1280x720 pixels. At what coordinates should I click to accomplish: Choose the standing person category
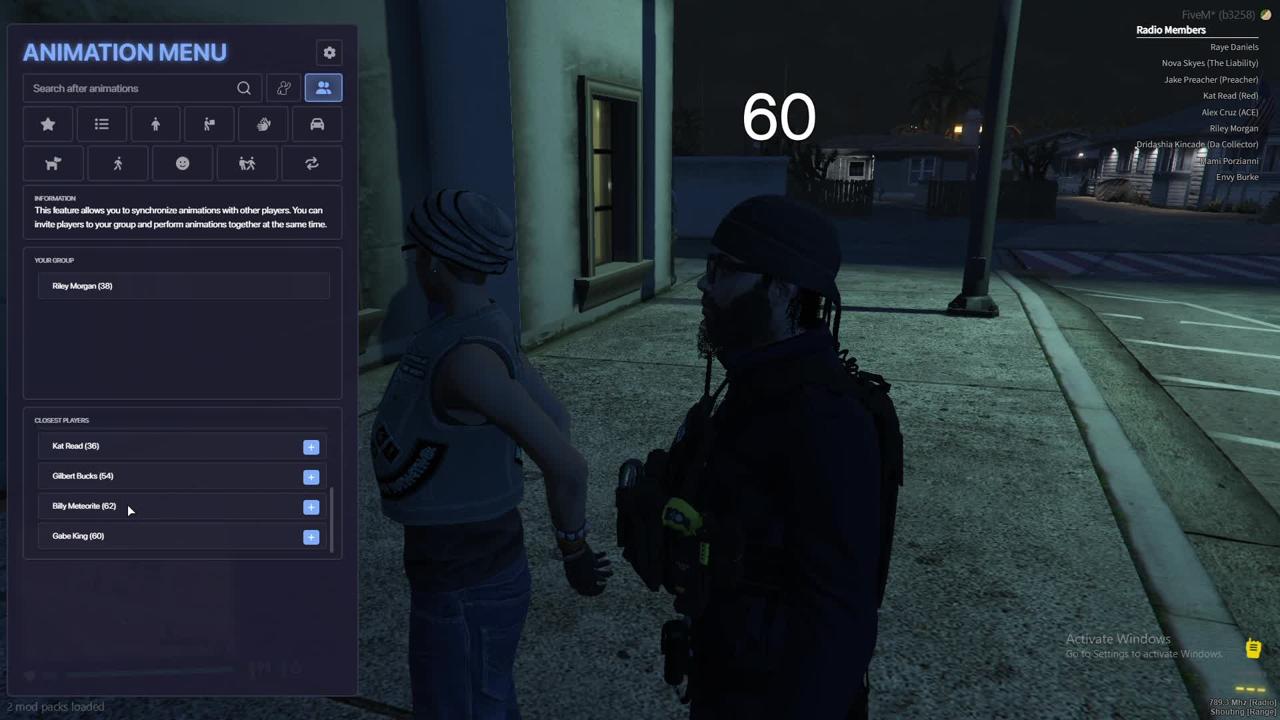pos(155,125)
